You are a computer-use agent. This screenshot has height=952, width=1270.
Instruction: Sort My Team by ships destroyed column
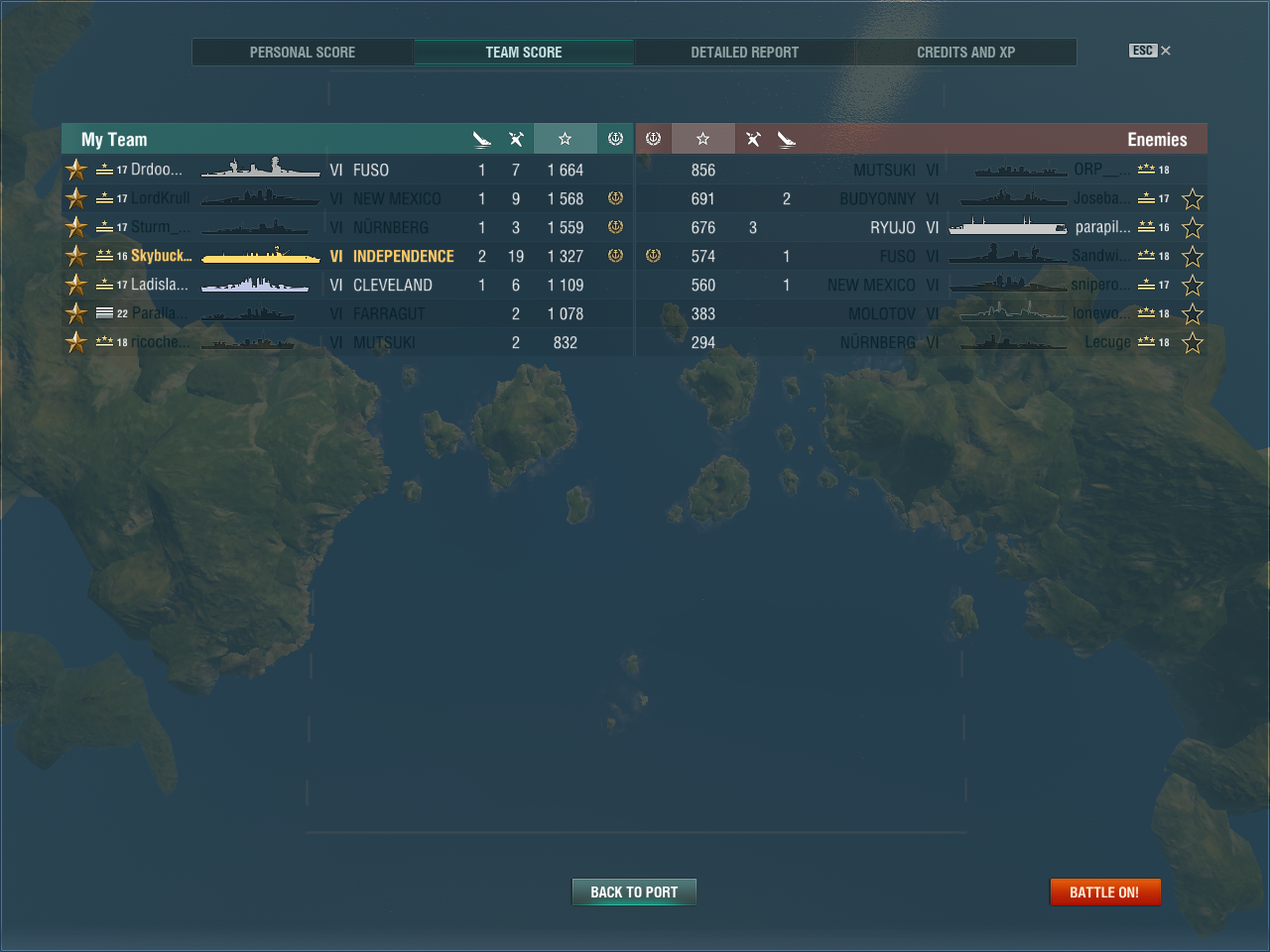[482, 139]
